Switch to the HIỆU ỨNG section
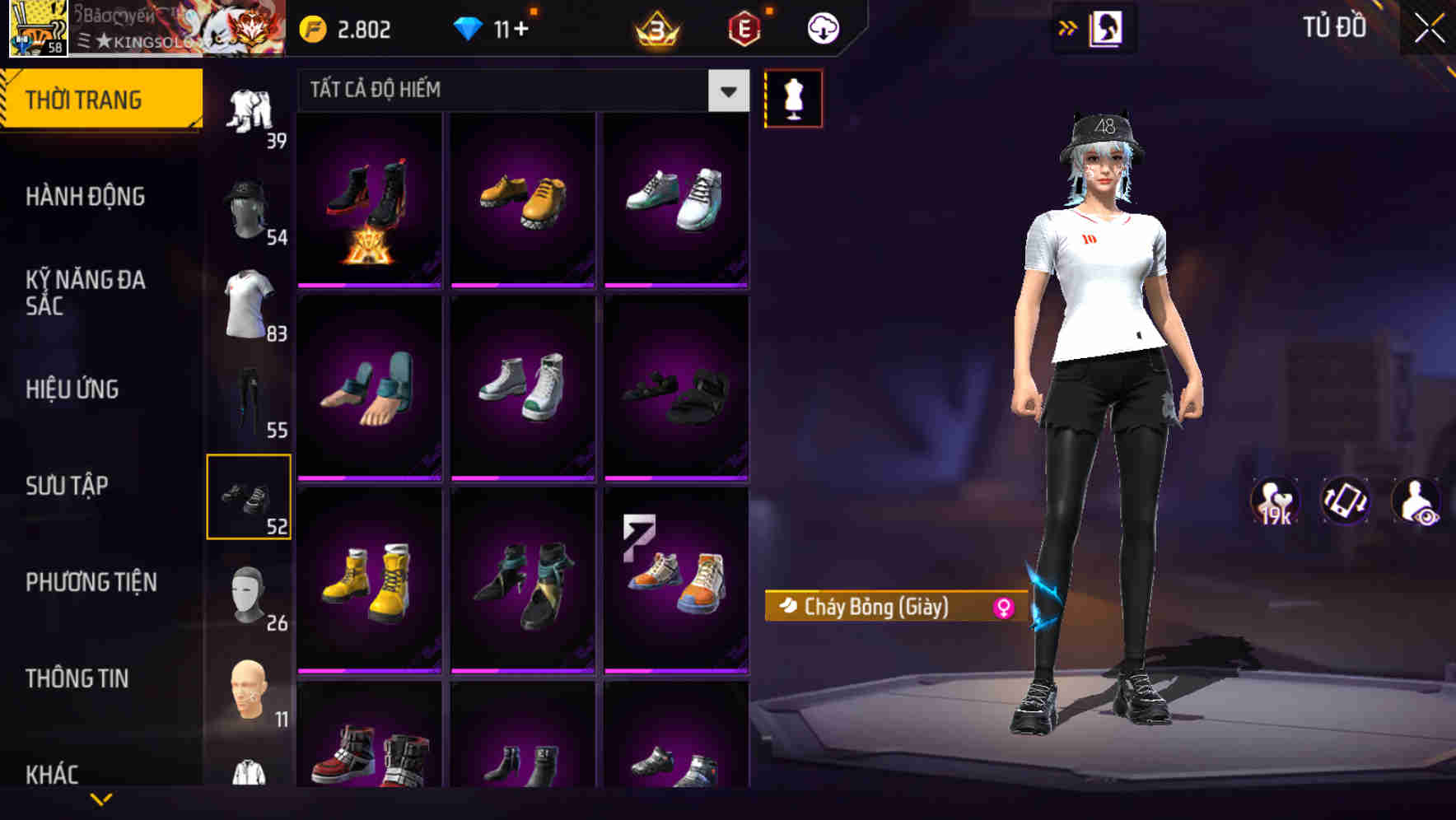Image resolution: width=1456 pixels, height=820 pixels. click(72, 389)
